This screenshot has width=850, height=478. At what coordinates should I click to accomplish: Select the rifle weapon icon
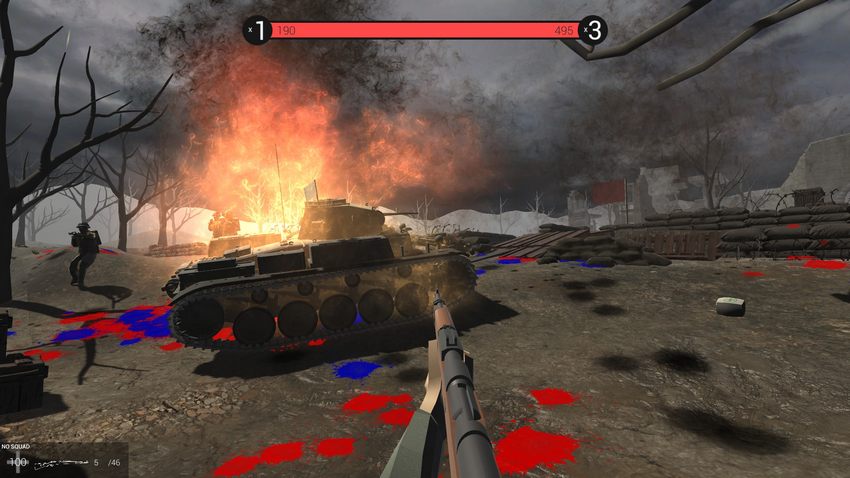58,464
